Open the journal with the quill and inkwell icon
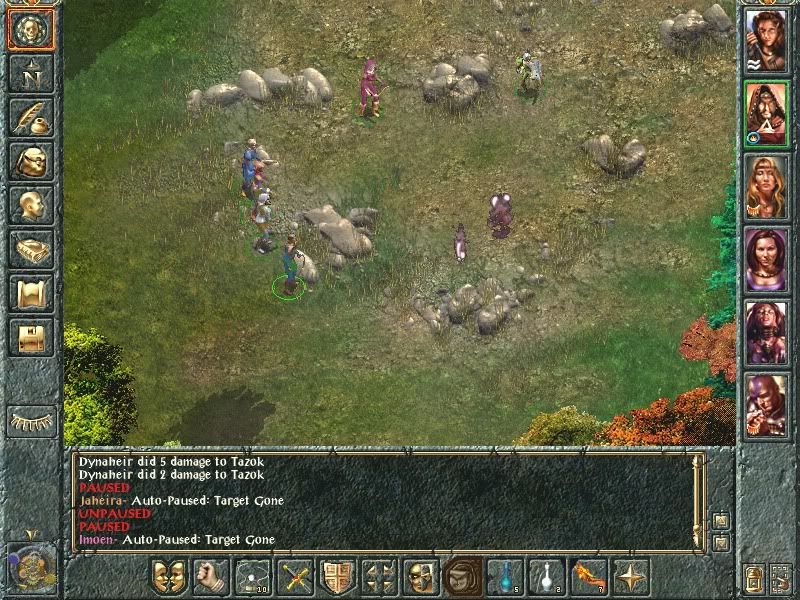This screenshot has width=800, height=600. [x=30, y=118]
